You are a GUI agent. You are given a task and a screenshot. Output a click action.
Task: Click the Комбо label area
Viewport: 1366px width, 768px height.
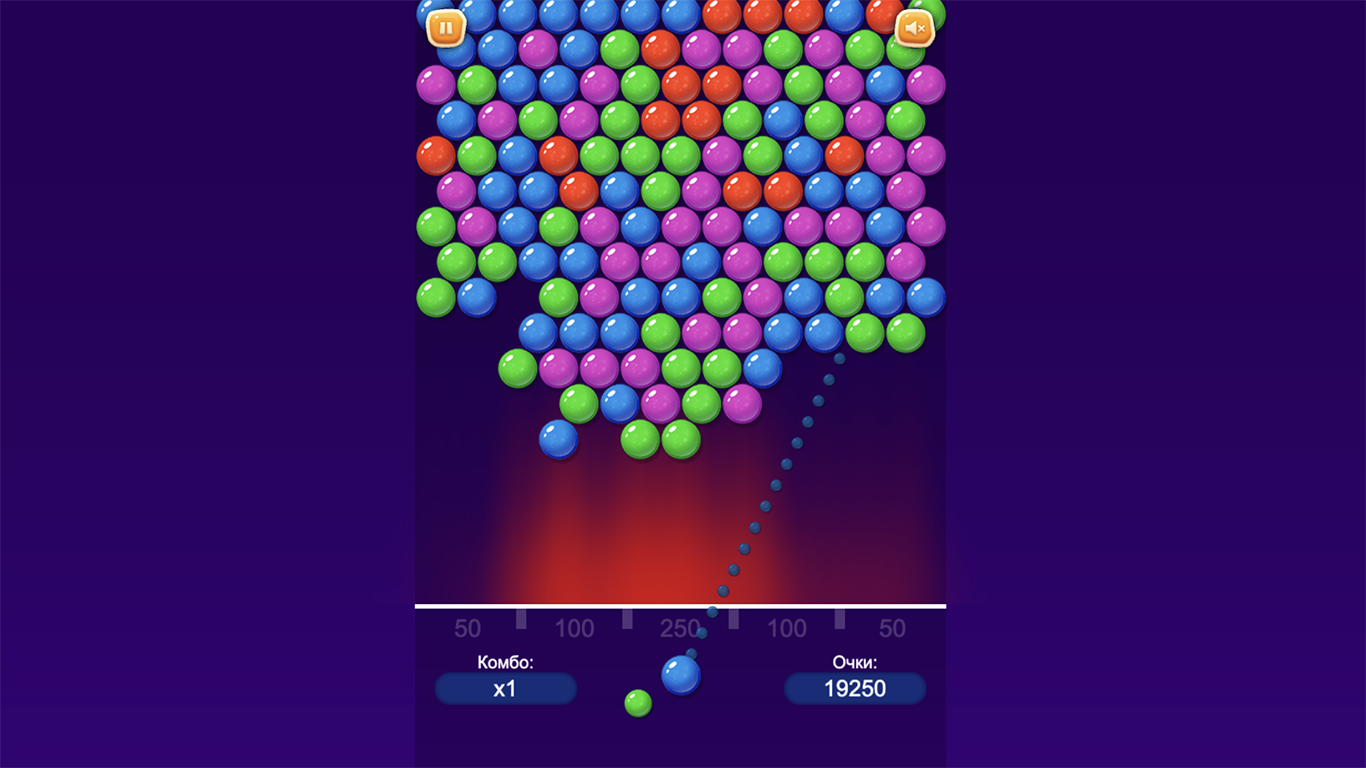(x=505, y=660)
